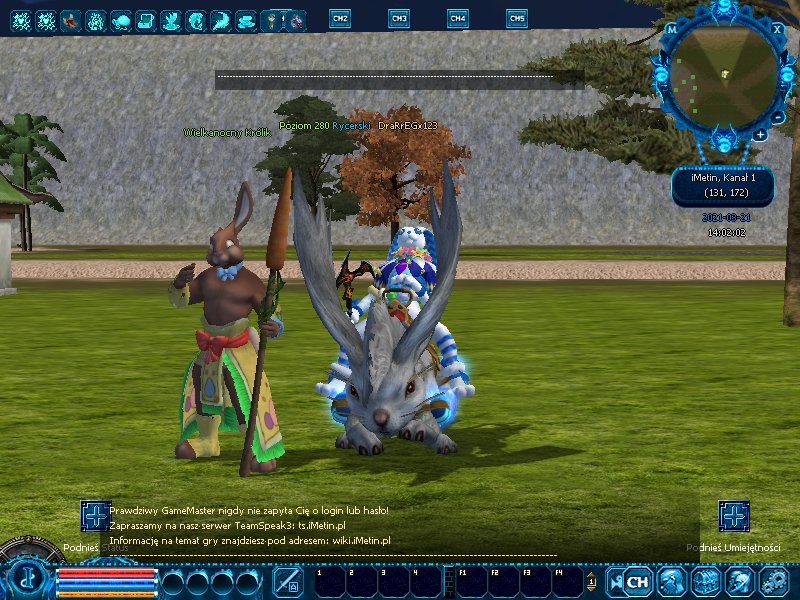Toggle the quickslot page number arrows

pos(591,581)
